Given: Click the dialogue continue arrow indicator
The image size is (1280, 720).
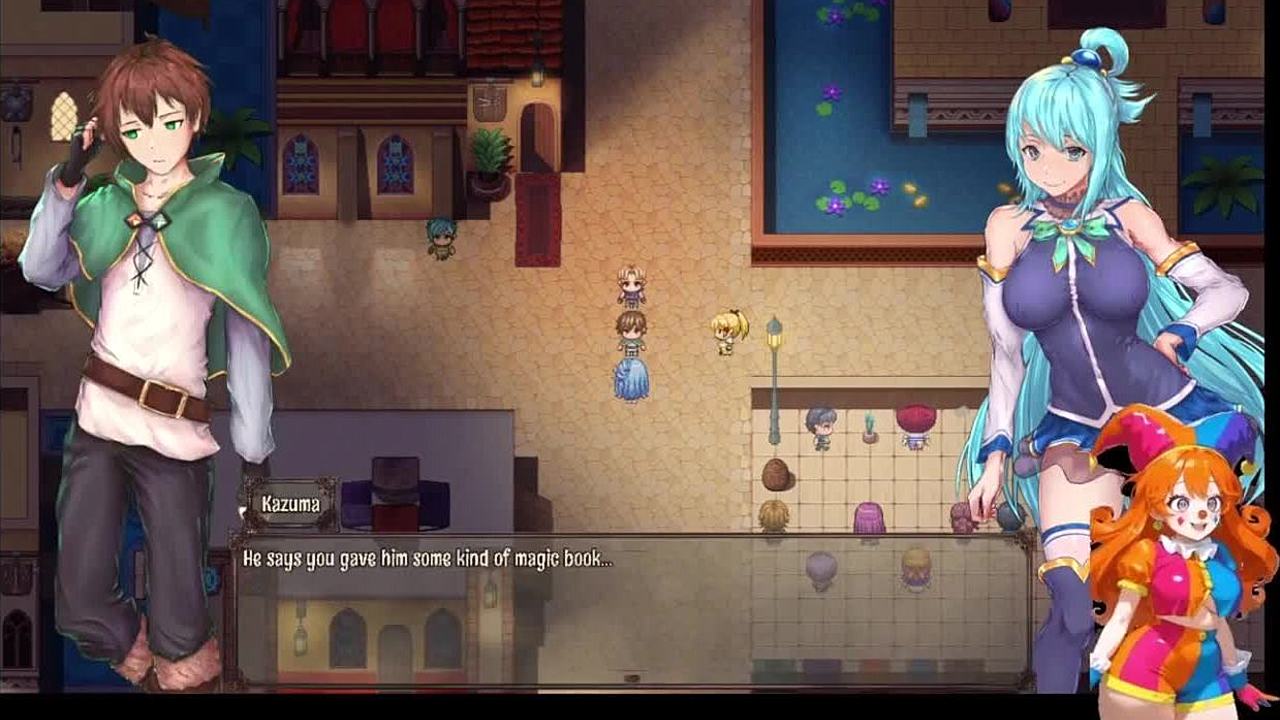Looking at the screenshot, I should click(x=632, y=678).
